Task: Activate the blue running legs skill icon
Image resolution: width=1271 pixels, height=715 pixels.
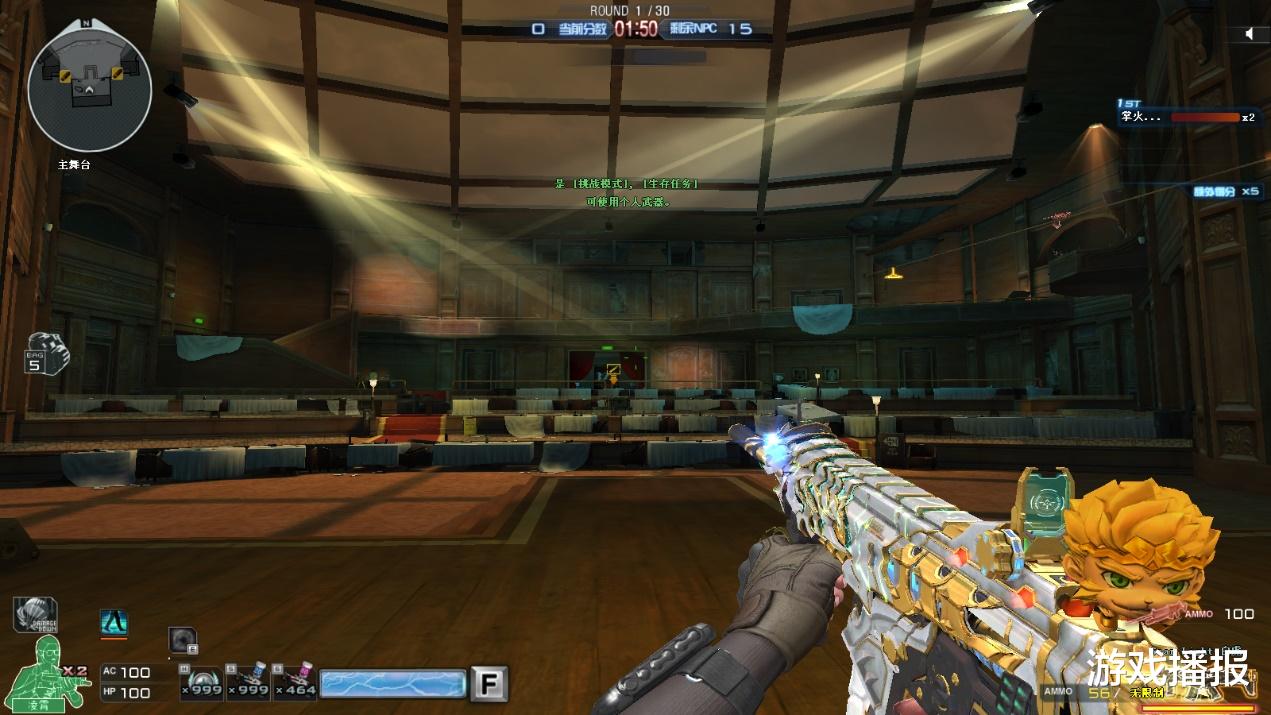Action: tap(114, 623)
